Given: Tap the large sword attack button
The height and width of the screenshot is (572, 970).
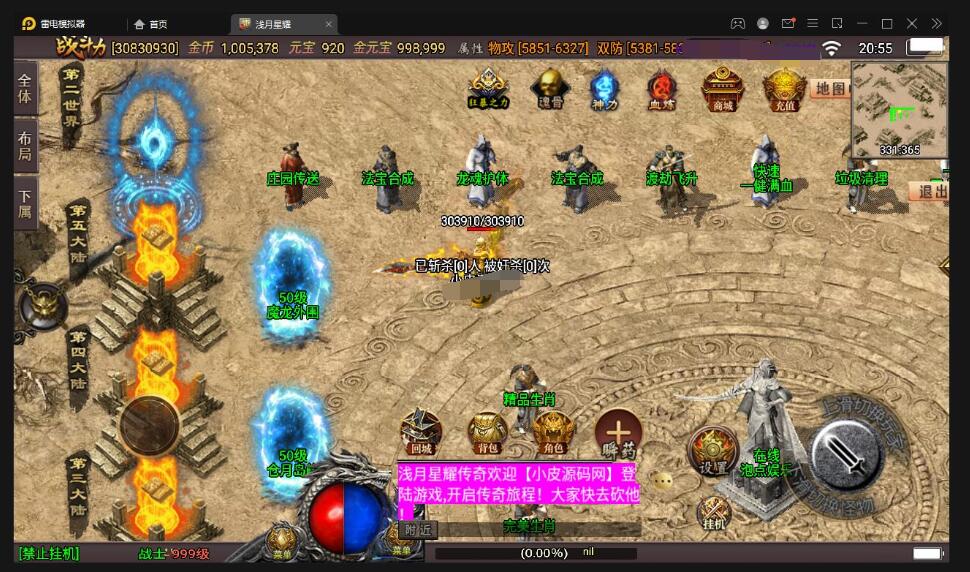Looking at the screenshot, I should pos(845,457).
